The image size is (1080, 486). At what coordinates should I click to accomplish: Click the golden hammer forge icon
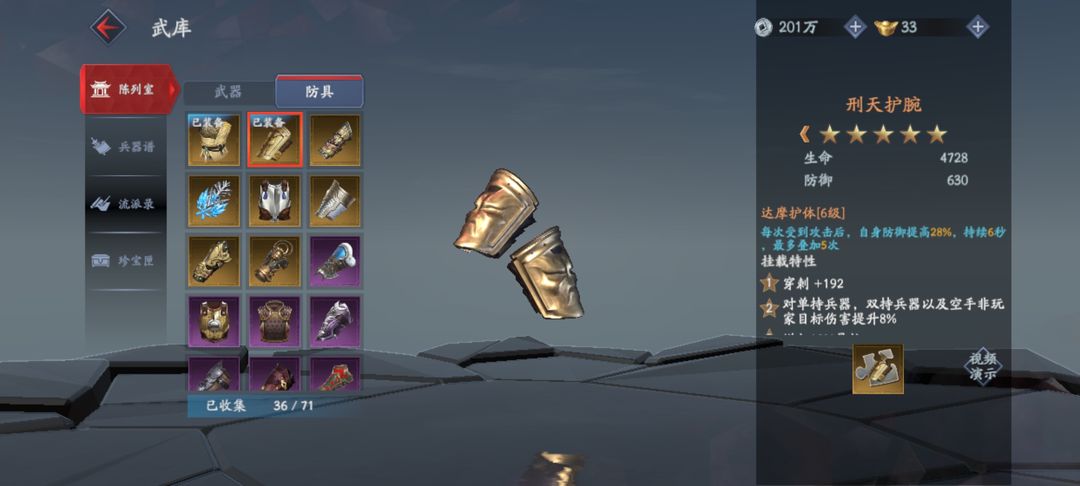coord(877,369)
